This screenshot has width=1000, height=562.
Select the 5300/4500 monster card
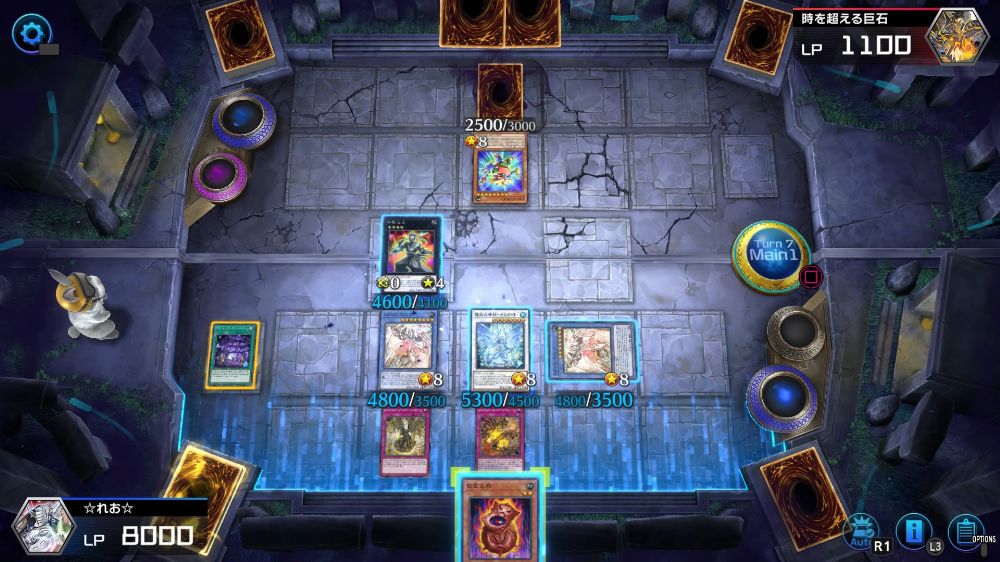(499, 349)
